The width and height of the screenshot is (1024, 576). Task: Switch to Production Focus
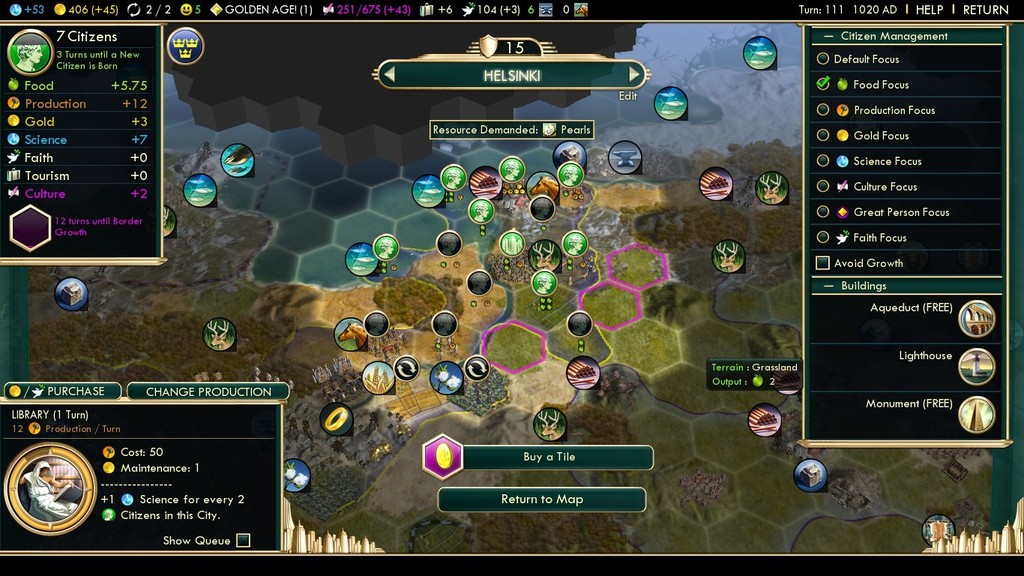tap(823, 110)
